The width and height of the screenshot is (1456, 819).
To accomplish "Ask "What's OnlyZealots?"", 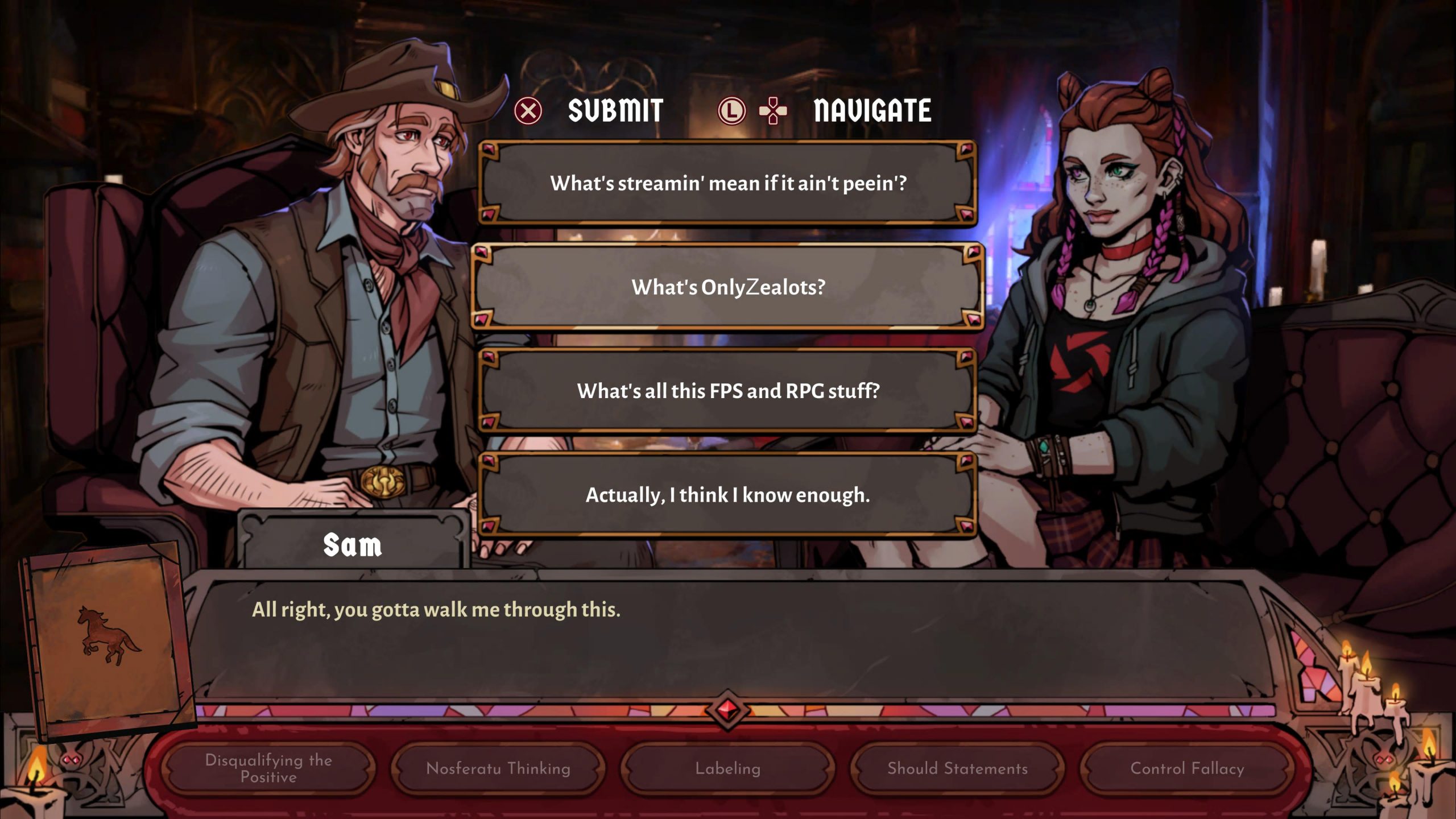I will click(727, 287).
